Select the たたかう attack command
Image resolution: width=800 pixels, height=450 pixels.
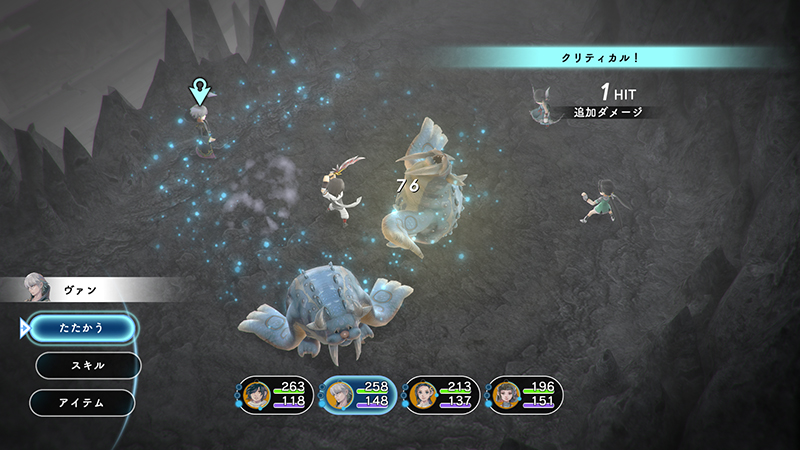coord(82,327)
